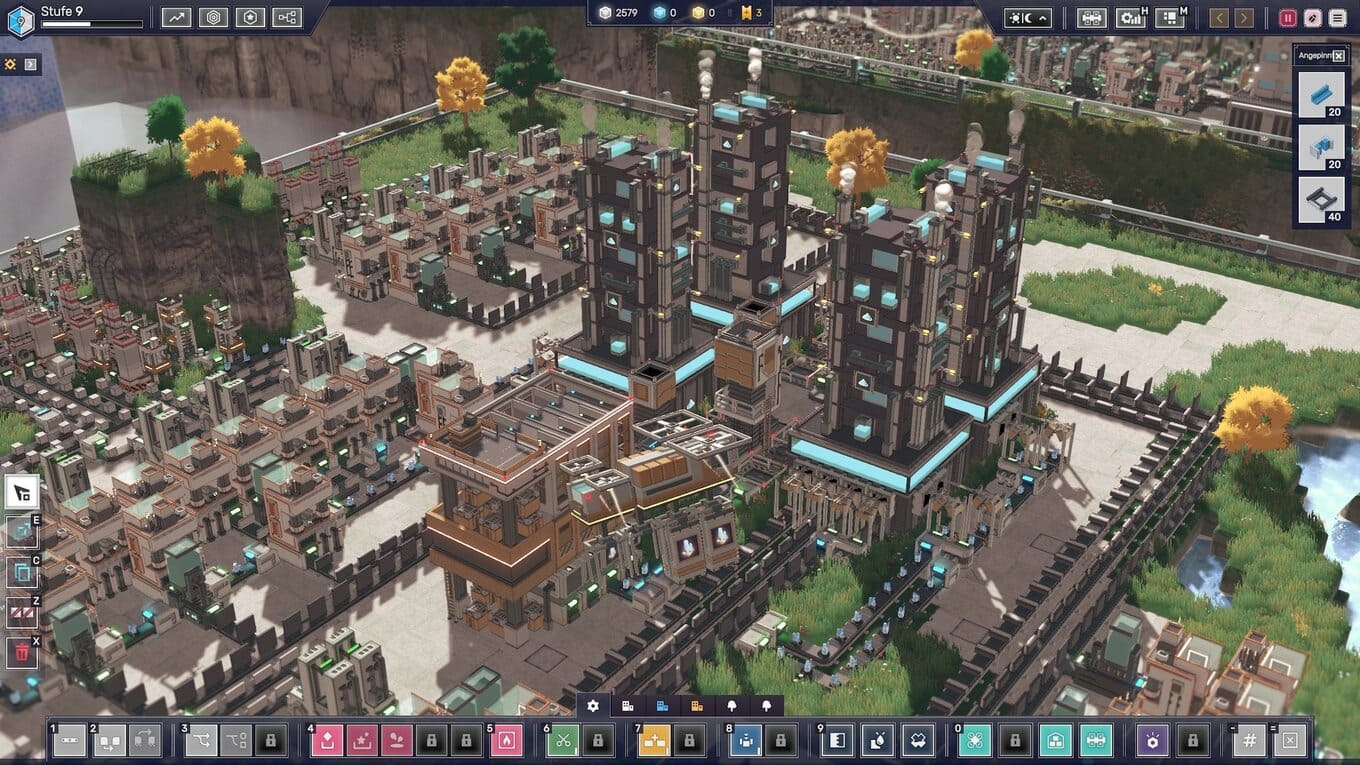
Task: Toggle the day/night sun-moon dropdown
Action: pos(1028,17)
